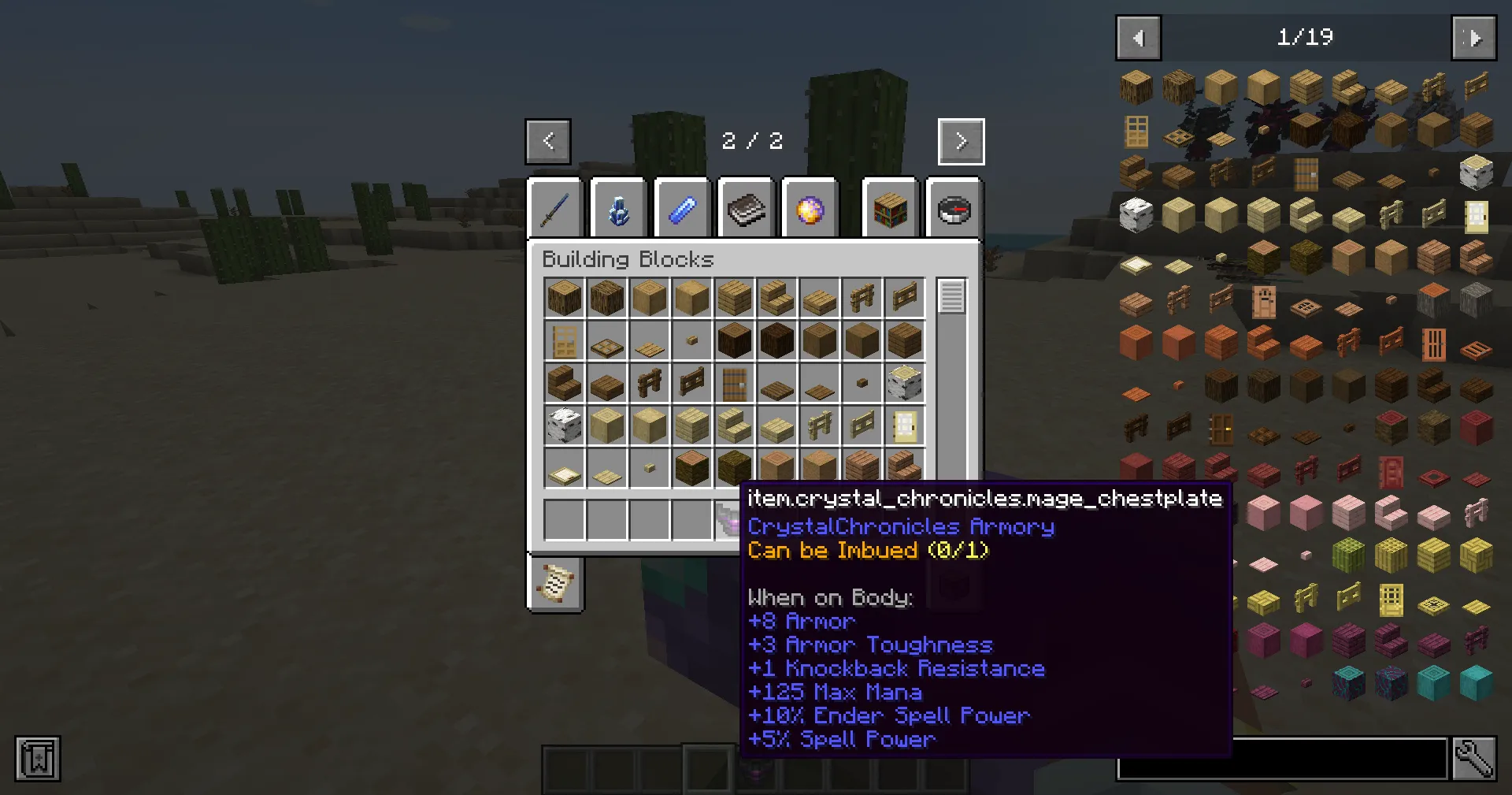Click the JEI previous page arrow
The height and width of the screenshot is (795, 1512).
coord(1137,37)
